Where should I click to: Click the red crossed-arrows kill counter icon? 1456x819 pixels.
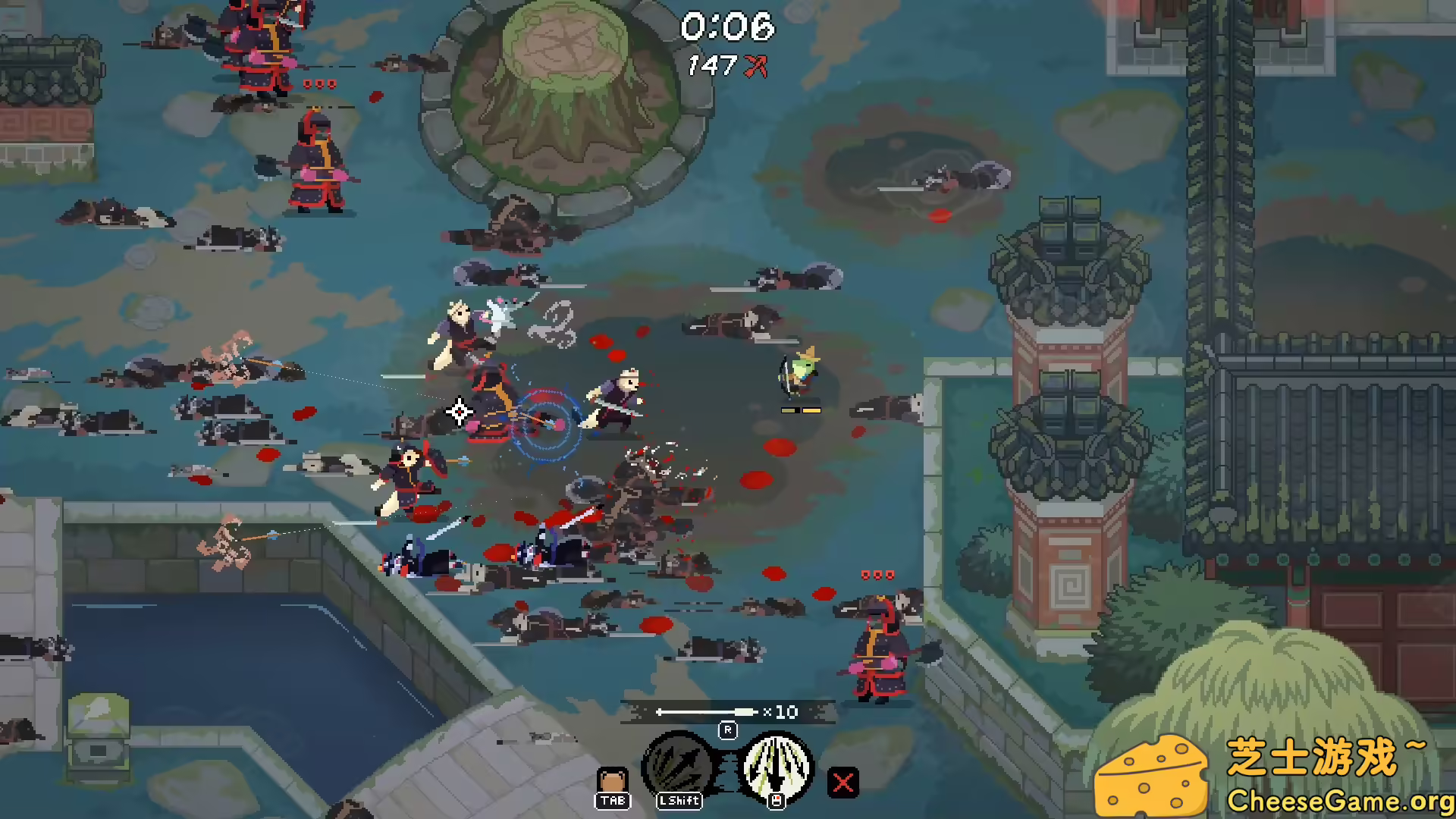(755, 67)
